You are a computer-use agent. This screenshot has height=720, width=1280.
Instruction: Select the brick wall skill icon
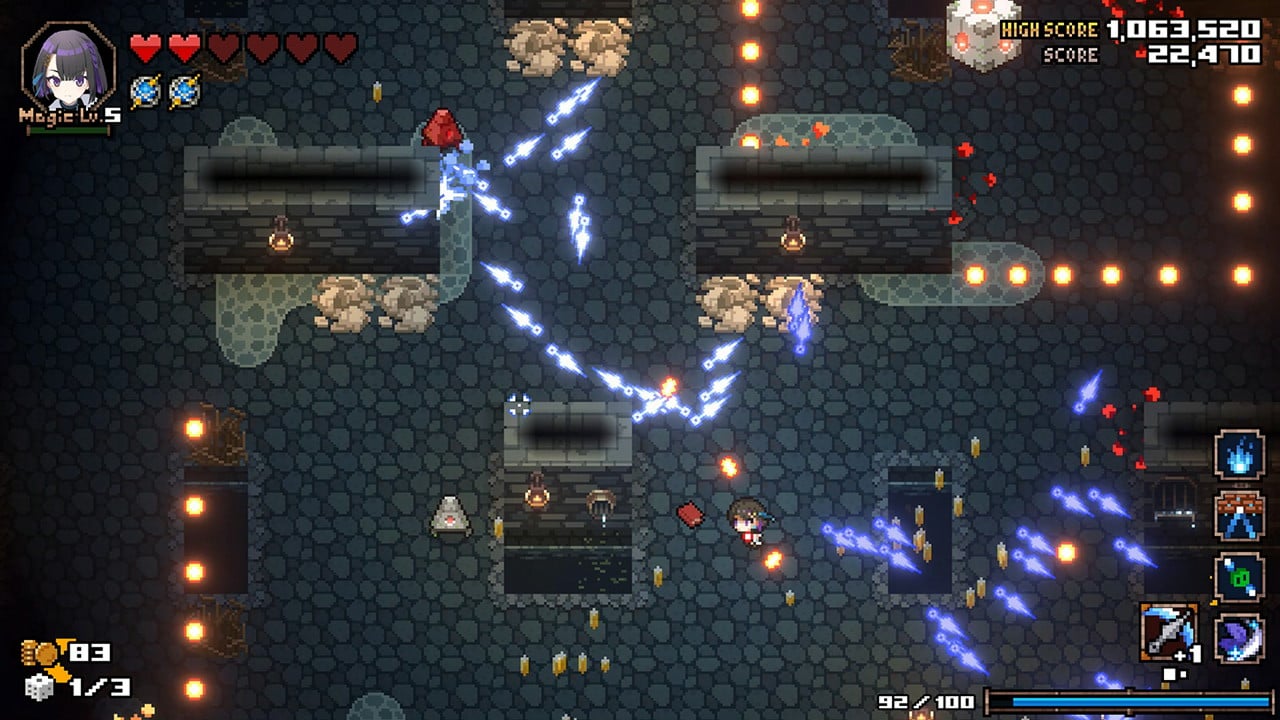tap(1239, 516)
